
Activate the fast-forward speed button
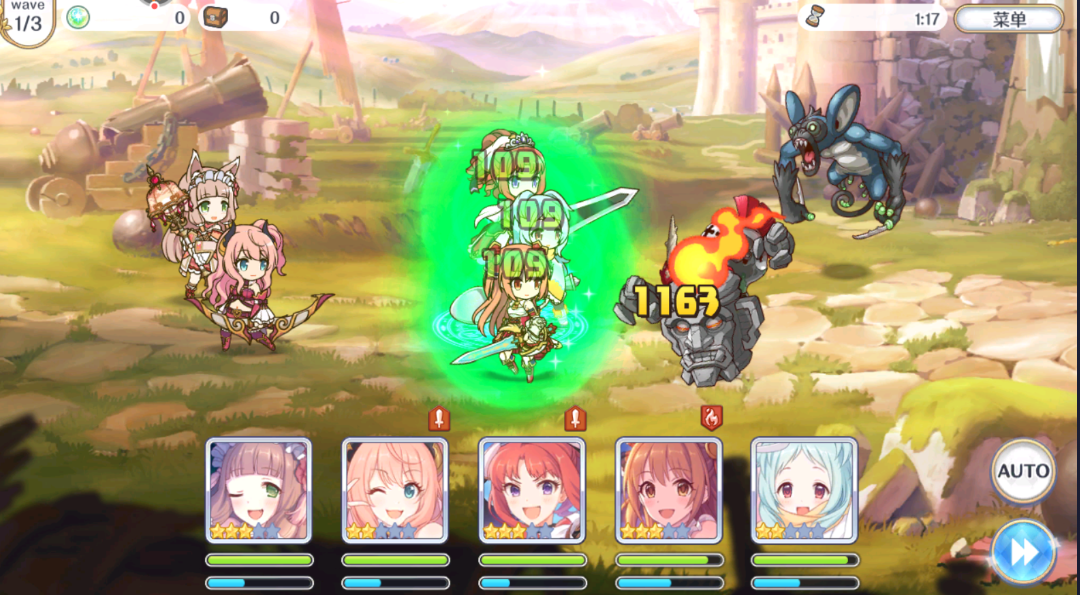(x=1023, y=551)
